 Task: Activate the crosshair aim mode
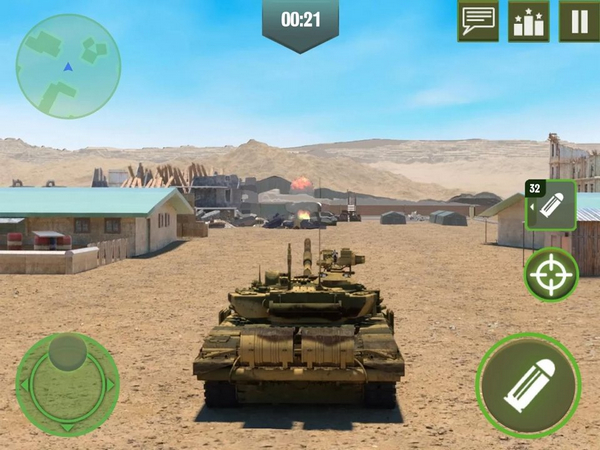click(x=551, y=274)
